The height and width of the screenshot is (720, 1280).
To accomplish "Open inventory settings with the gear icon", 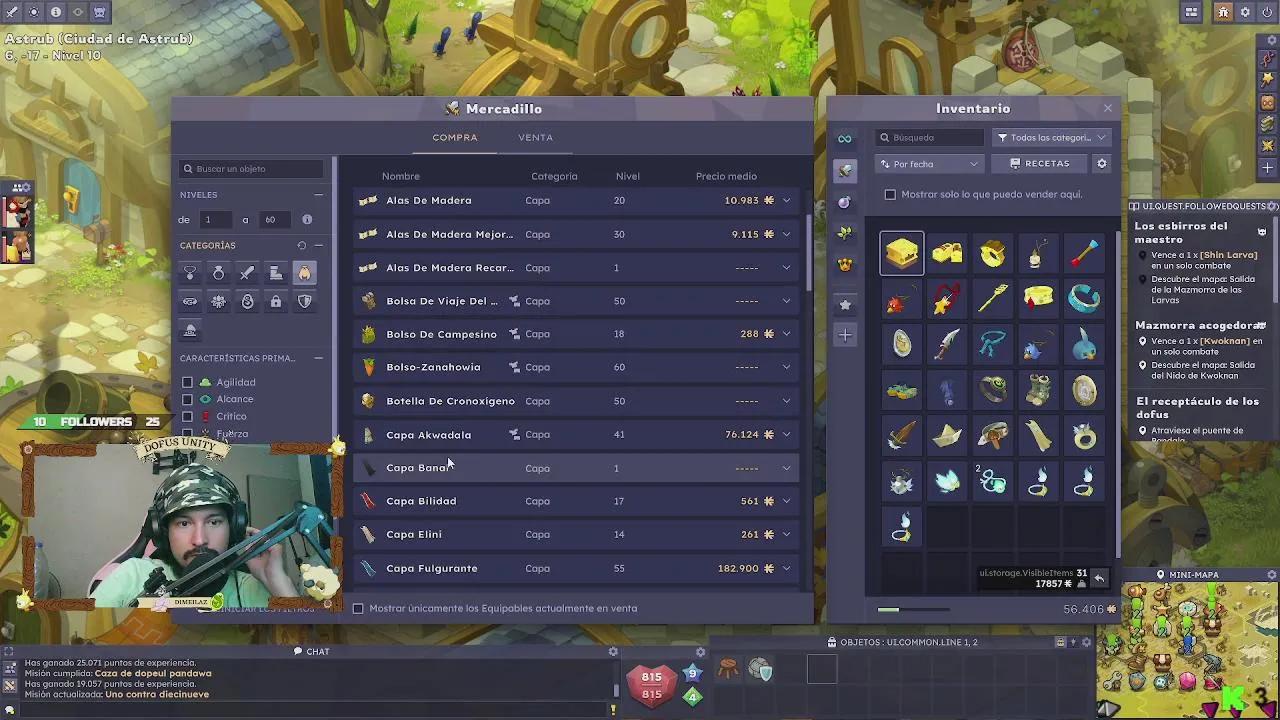I will pyautogui.click(x=1101, y=163).
